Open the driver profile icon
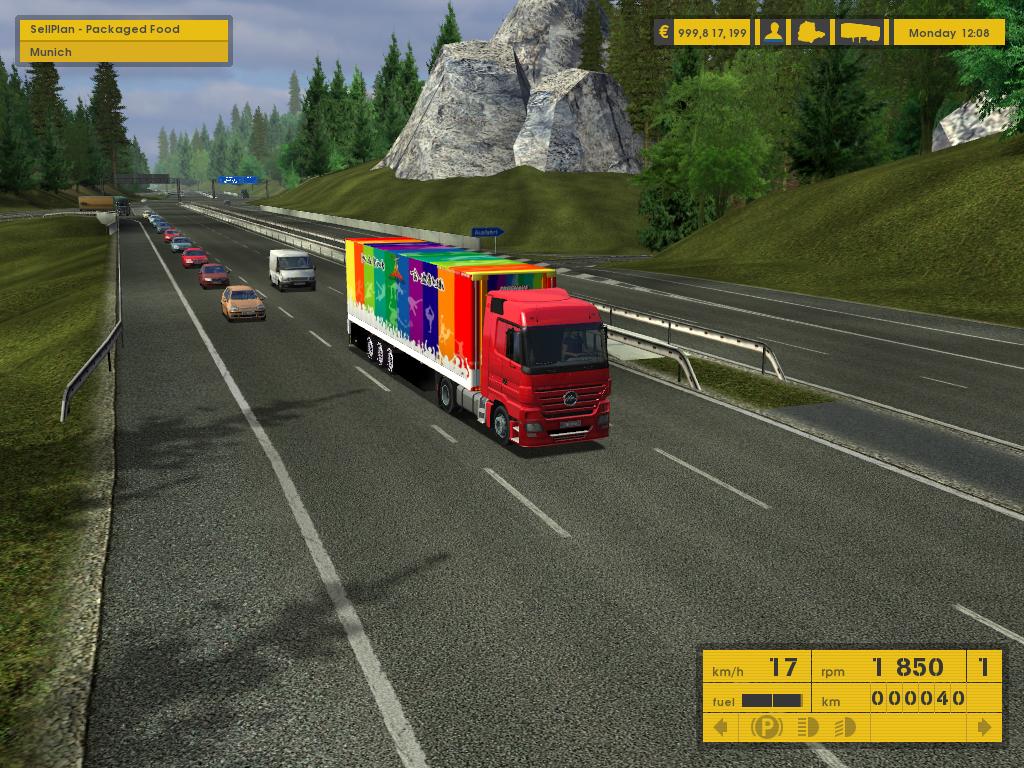The width and height of the screenshot is (1024, 768). pos(773,32)
